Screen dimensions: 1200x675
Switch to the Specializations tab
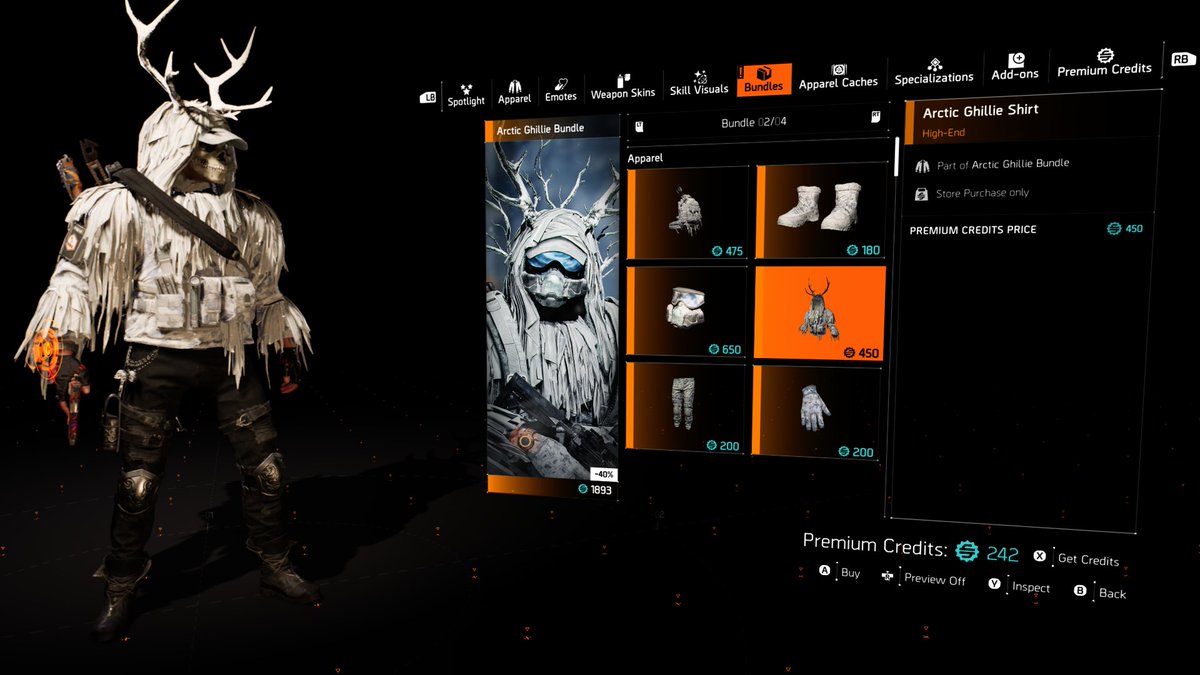point(934,71)
